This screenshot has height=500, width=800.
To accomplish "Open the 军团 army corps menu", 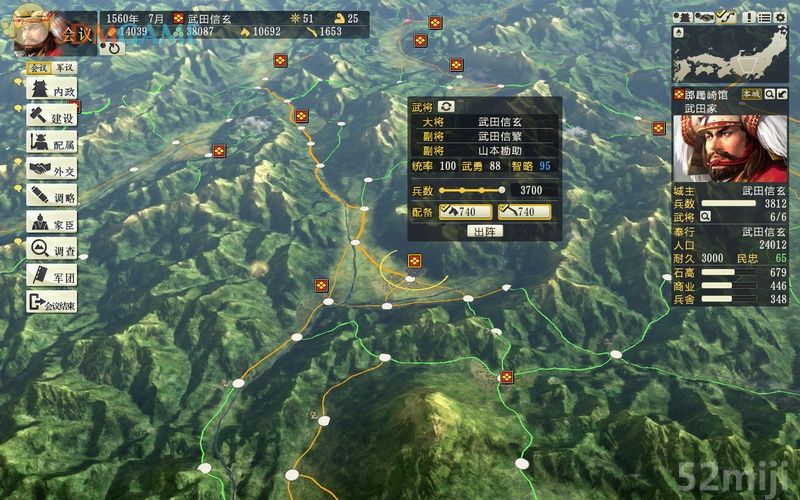I will 52,275.
